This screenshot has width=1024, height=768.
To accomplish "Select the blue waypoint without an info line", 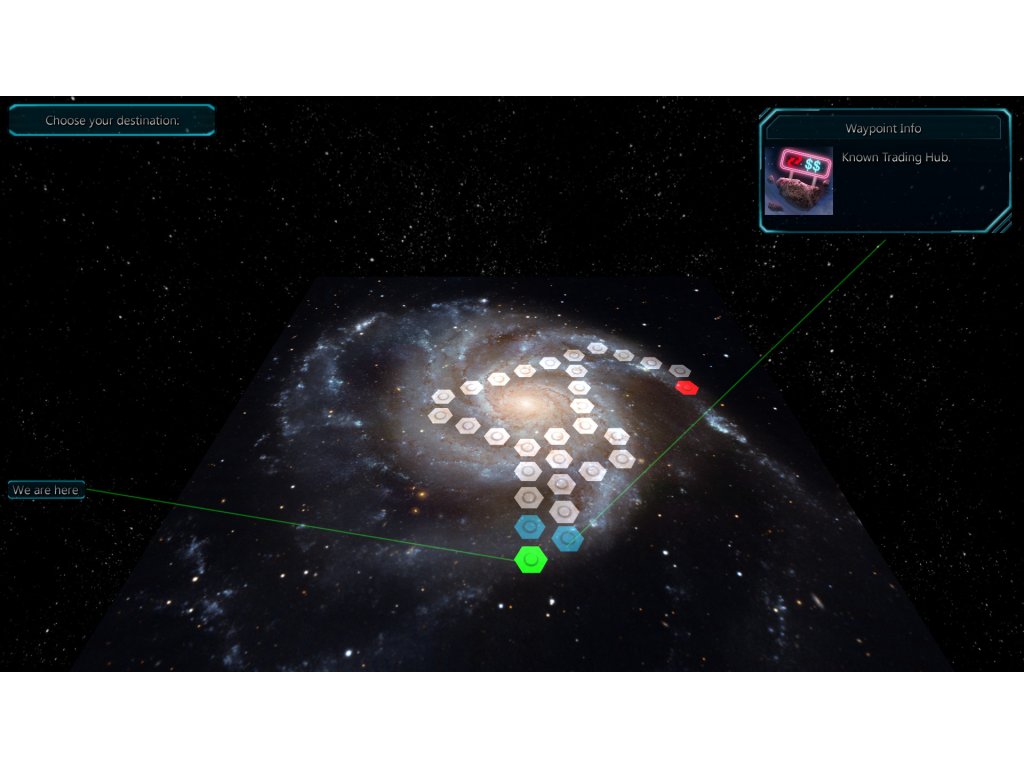I will tap(530, 527).
